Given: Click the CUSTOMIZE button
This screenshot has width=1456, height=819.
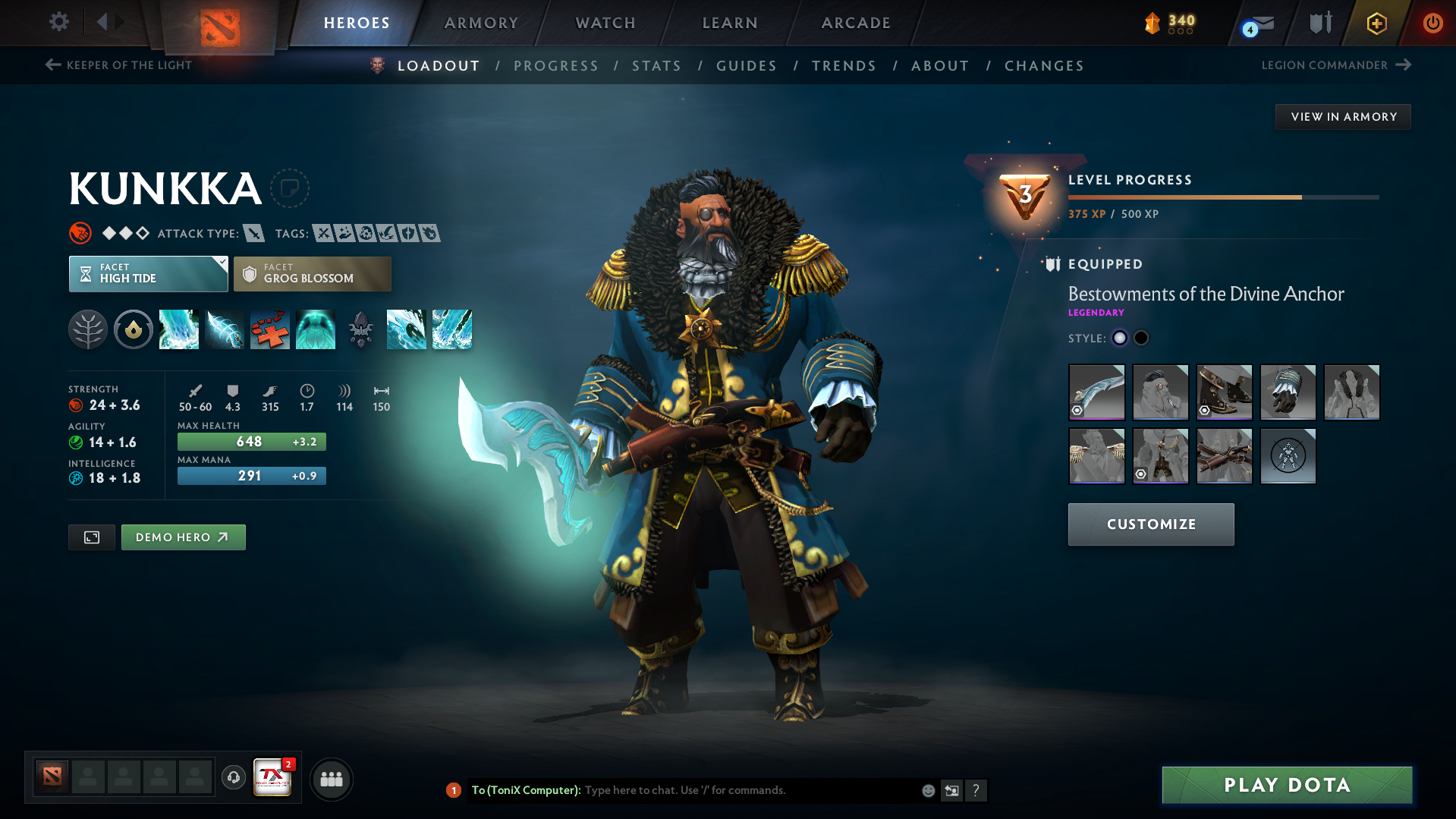Looking at the screenshot, I should (x=1150, y=524).
